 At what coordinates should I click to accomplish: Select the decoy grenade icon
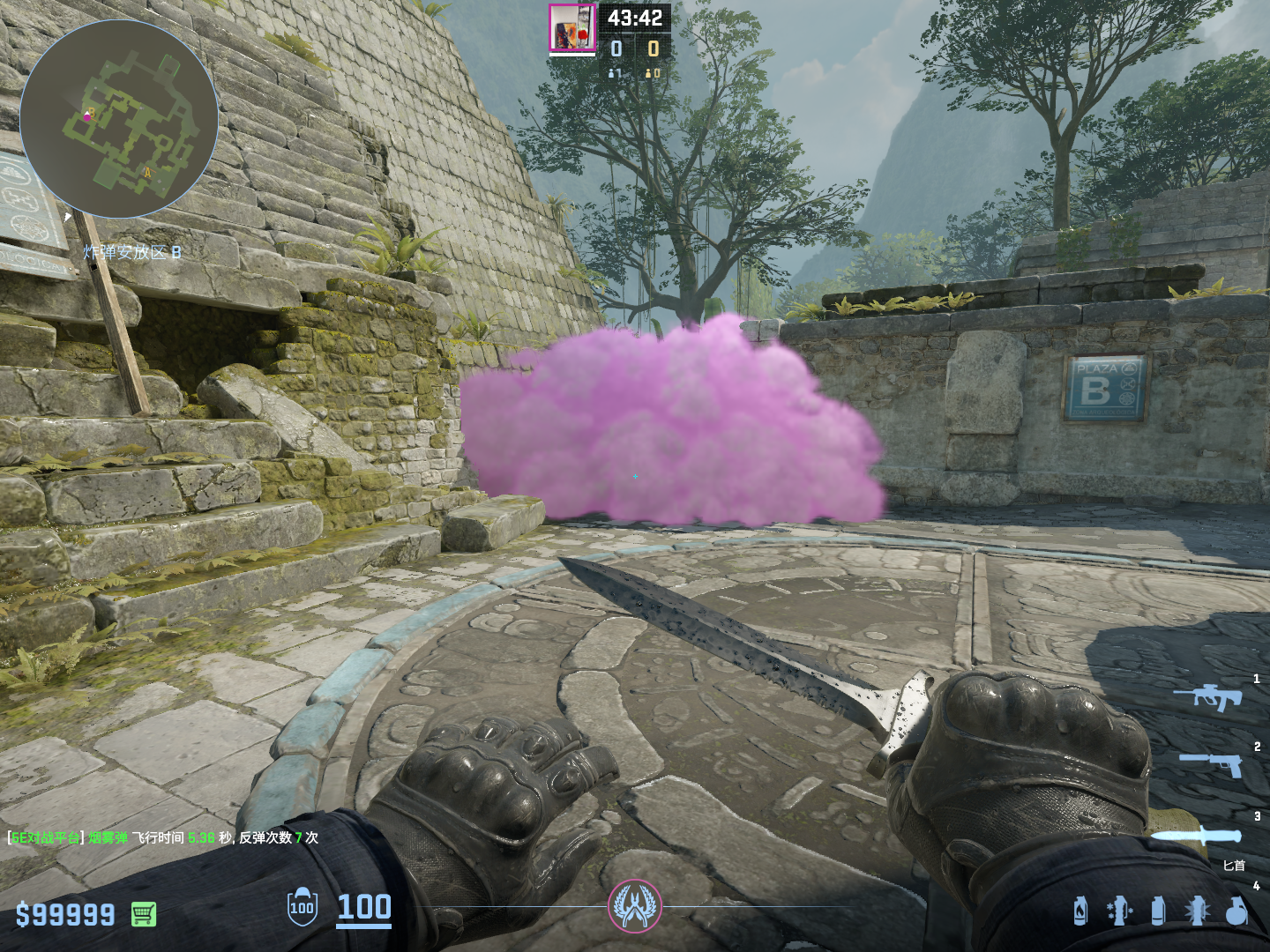[1118, 911]
